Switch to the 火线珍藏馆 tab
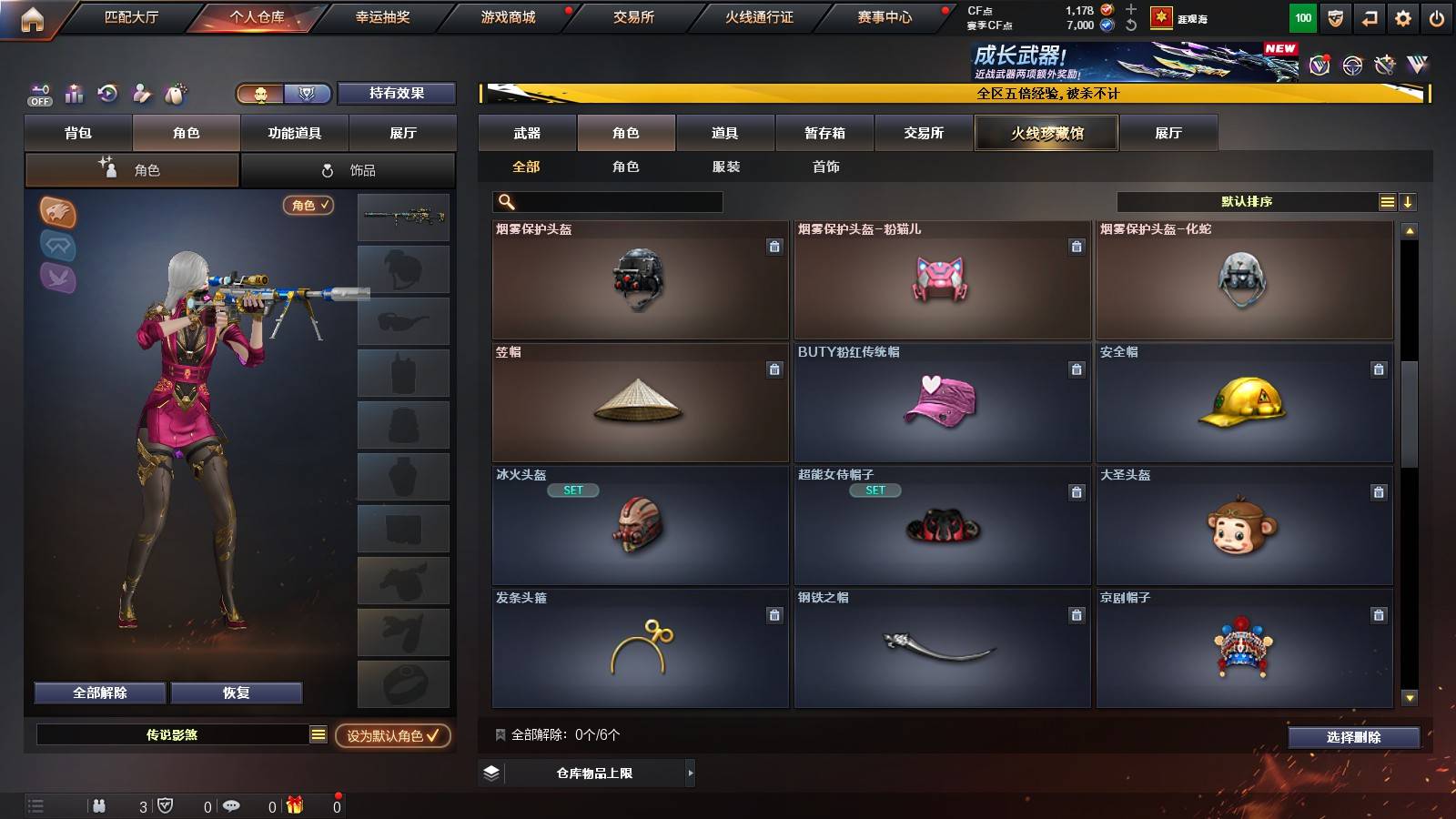 point(1046,133)
